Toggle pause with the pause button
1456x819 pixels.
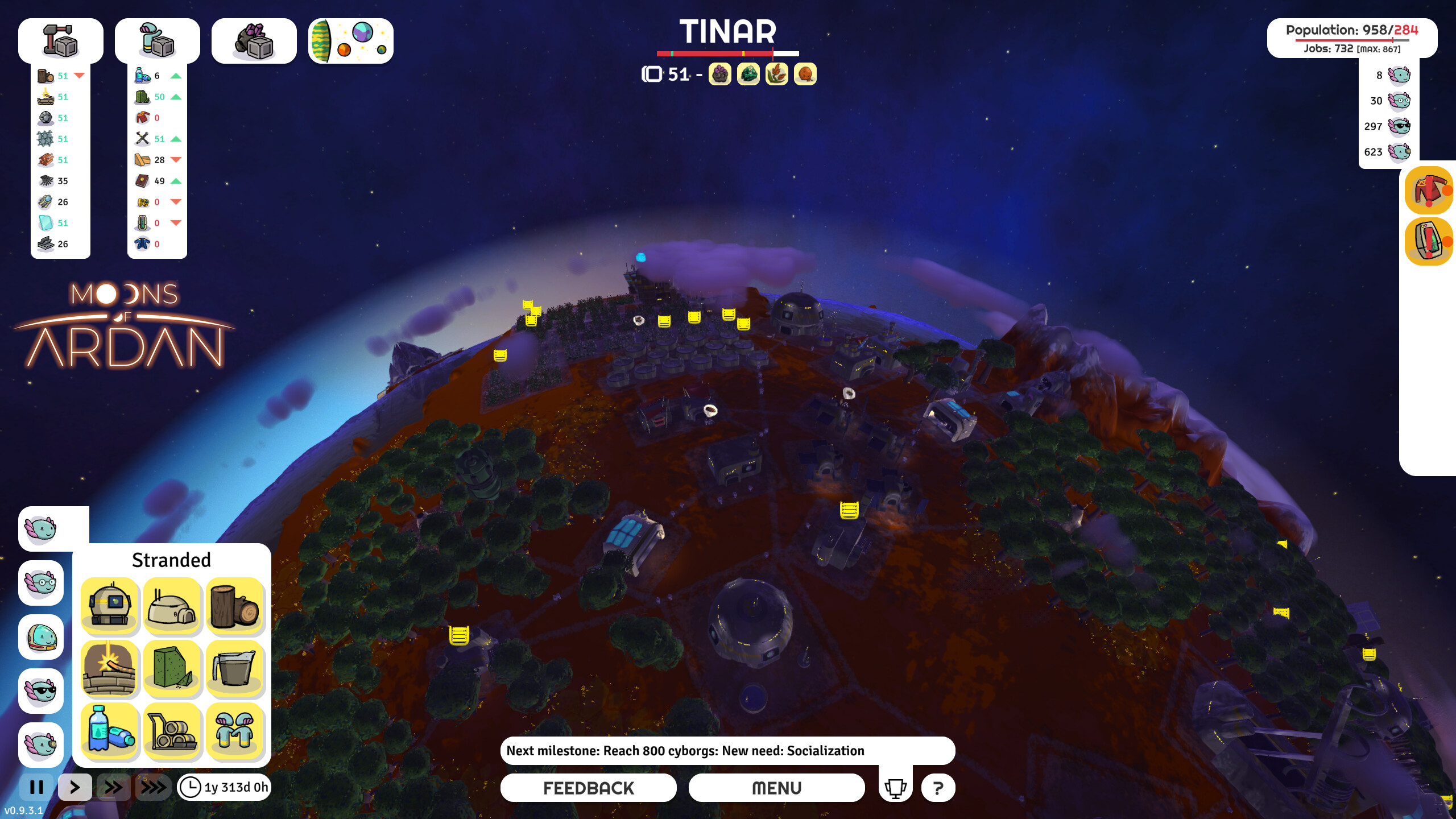36,788
